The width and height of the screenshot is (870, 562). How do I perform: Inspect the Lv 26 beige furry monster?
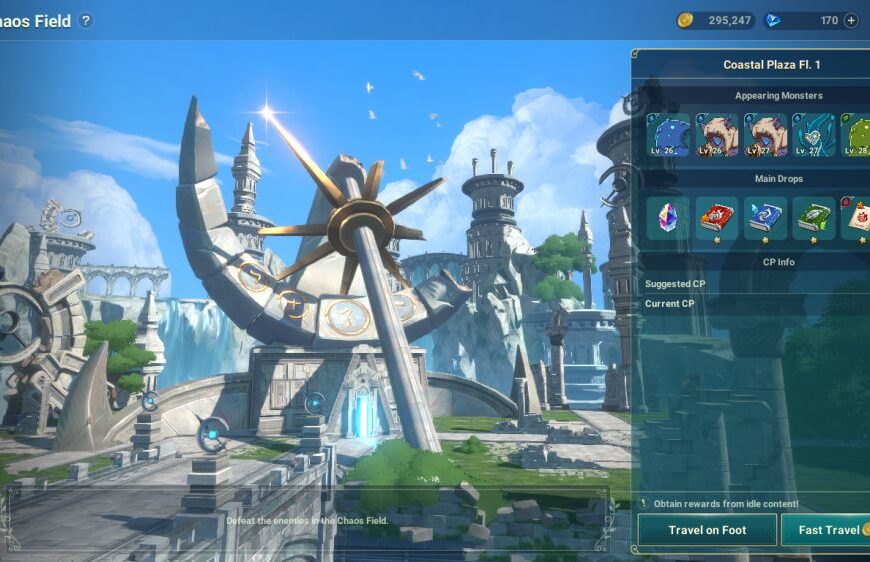(716, 135)
